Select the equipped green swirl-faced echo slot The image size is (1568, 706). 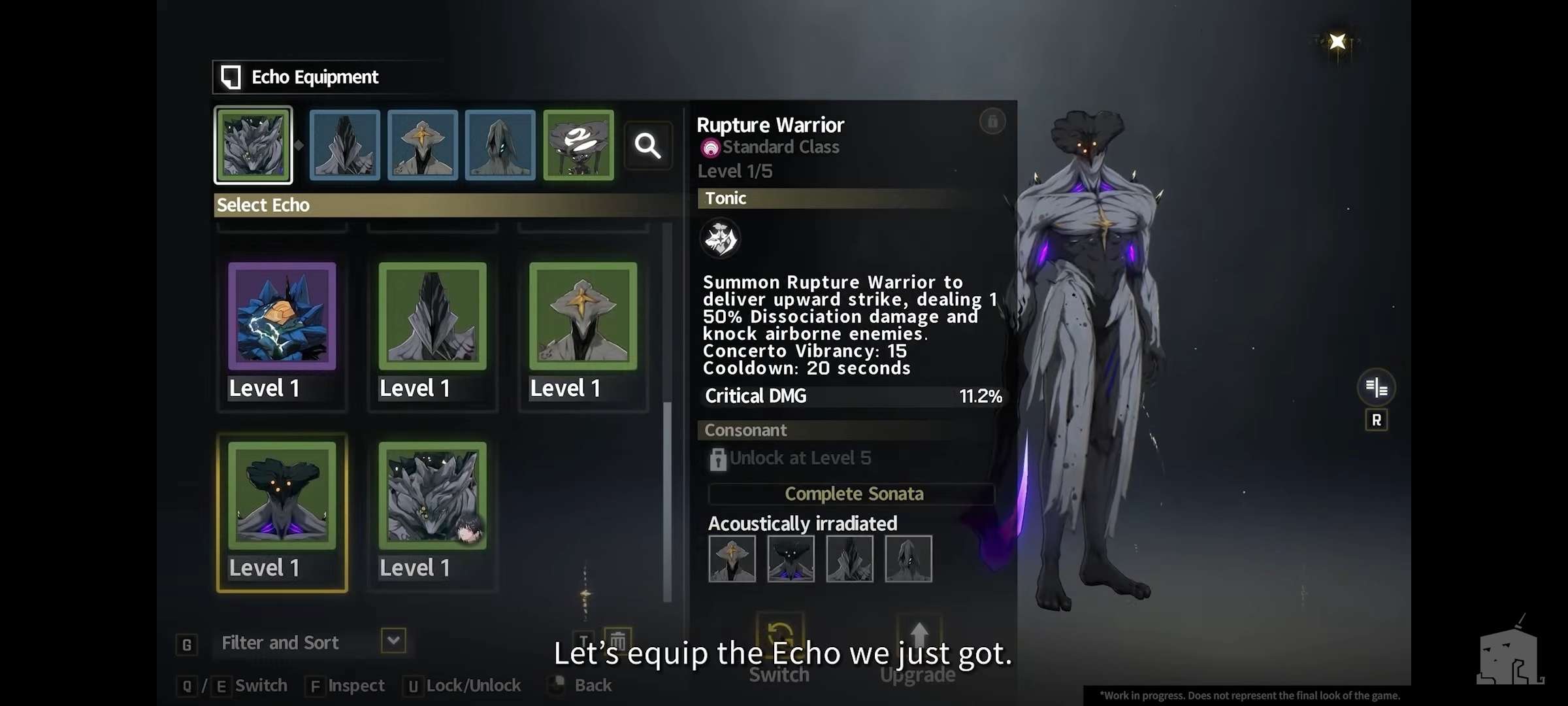578,145
